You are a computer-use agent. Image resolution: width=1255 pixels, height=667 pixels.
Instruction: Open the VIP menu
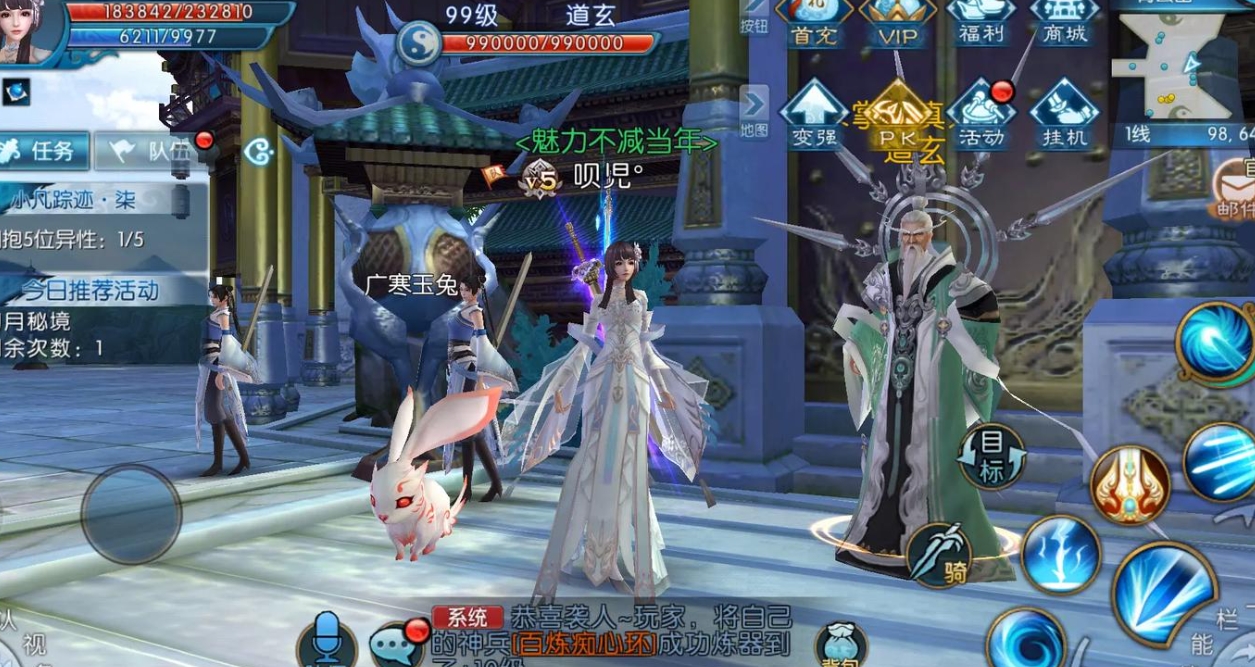click(897, 22)
